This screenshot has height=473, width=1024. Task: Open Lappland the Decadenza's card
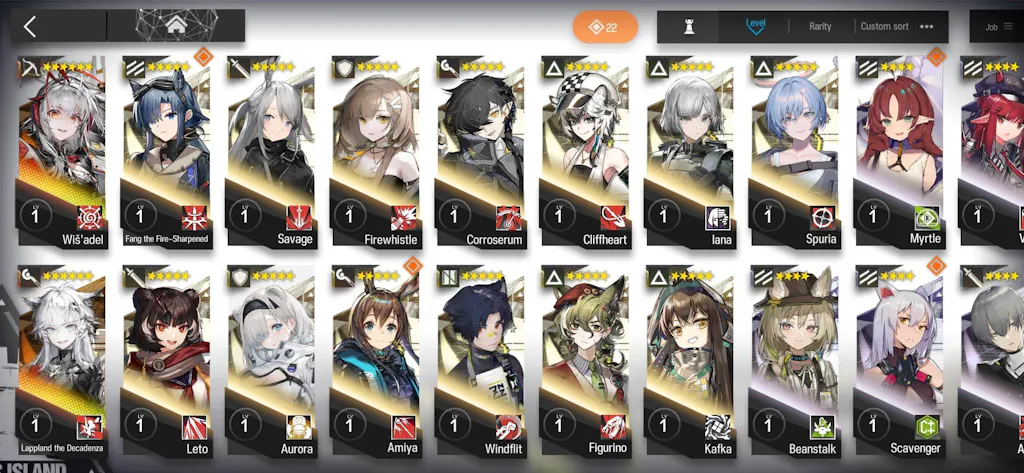tap(60, 360)
